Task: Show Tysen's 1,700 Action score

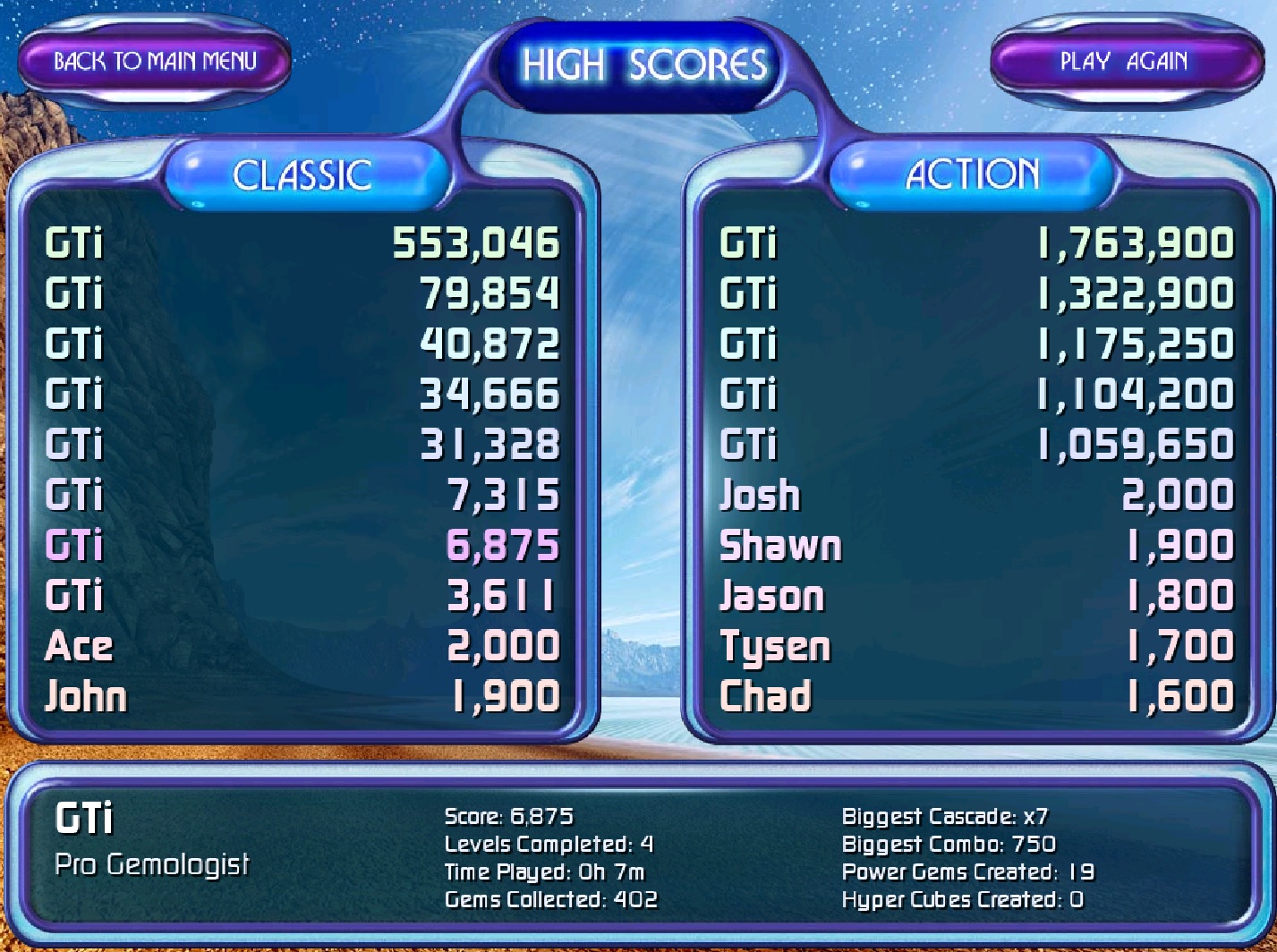Action: (976, 646)
